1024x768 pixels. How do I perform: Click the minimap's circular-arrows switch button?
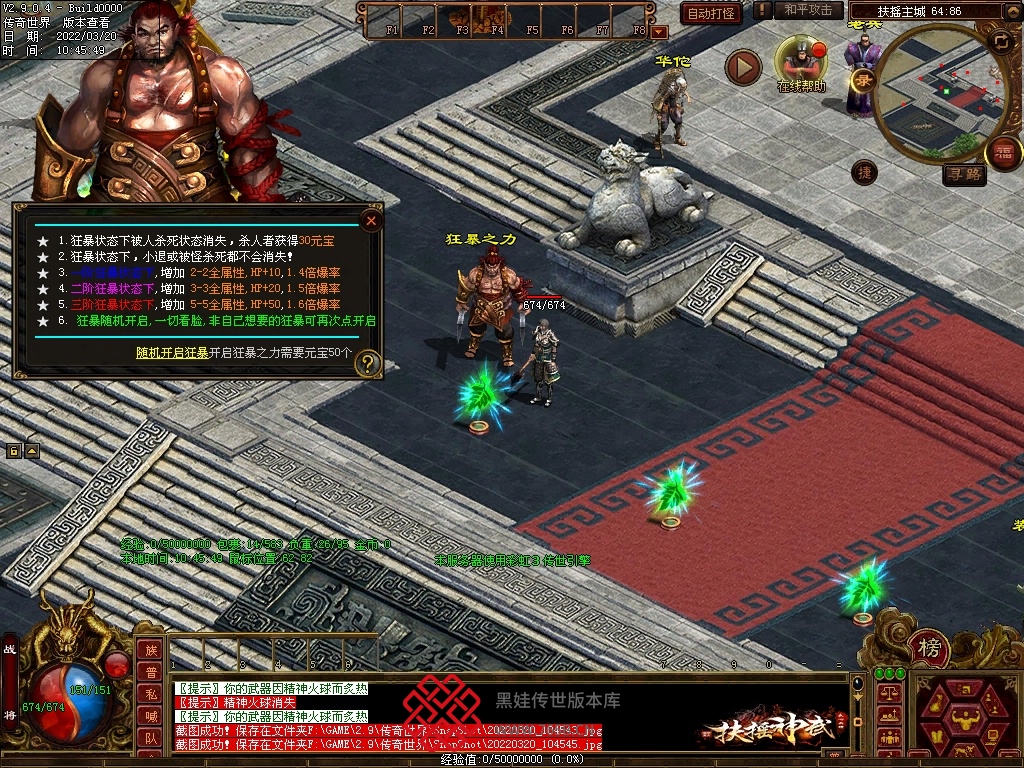pos(1000,40)
